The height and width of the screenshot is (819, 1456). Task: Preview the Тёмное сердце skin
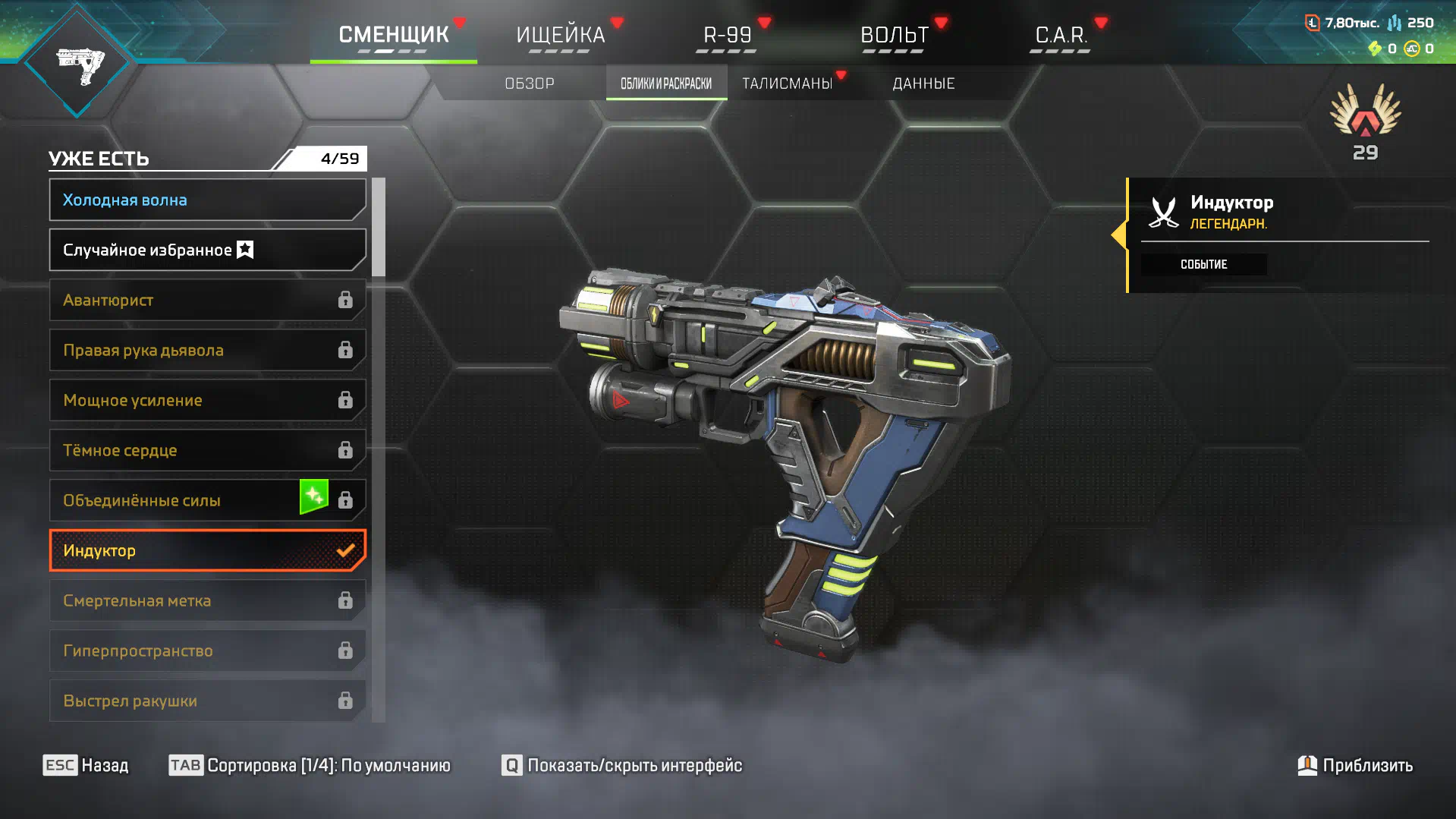(x=206, y=451)
